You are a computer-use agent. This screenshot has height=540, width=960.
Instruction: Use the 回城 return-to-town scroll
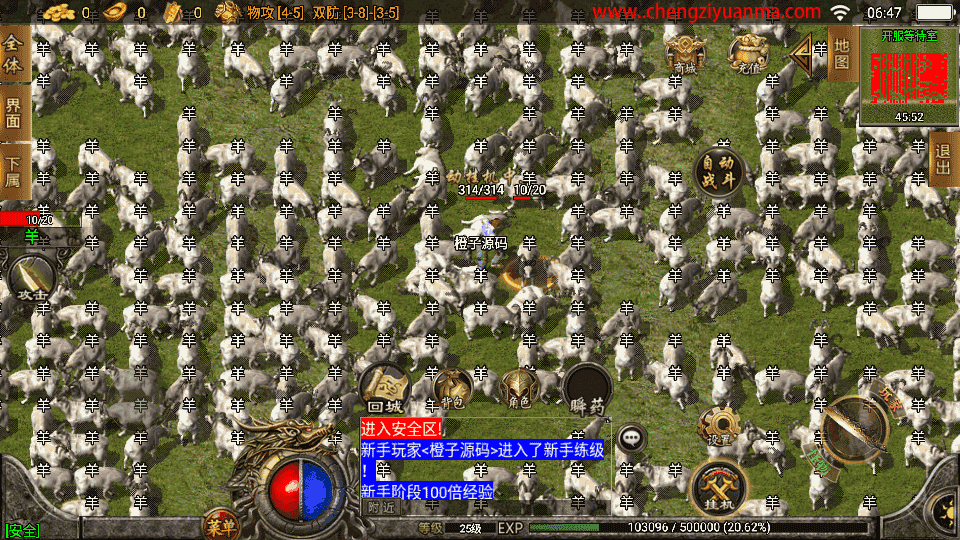(384, 388)
